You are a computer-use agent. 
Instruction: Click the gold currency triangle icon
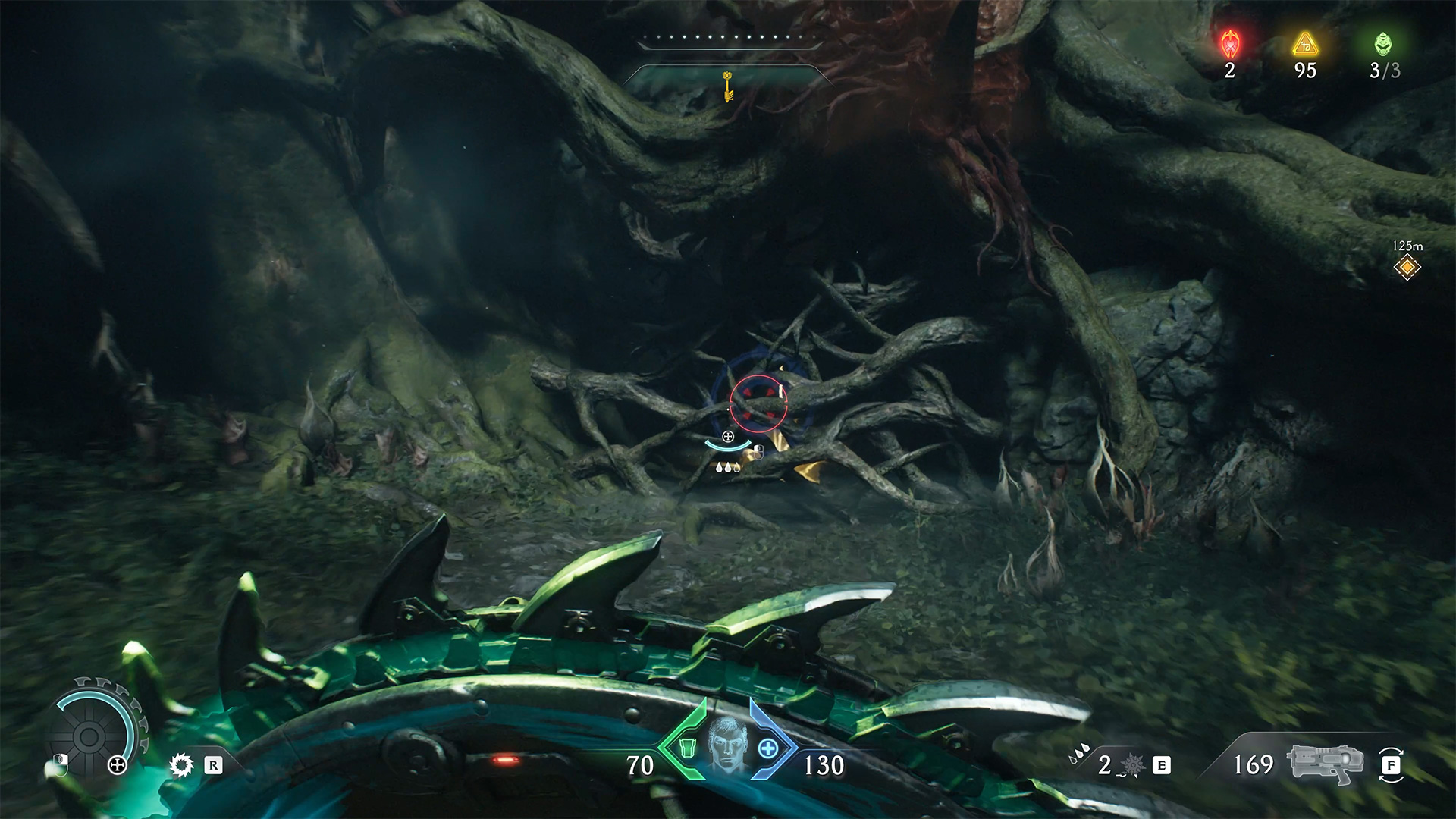(1305, 45)
